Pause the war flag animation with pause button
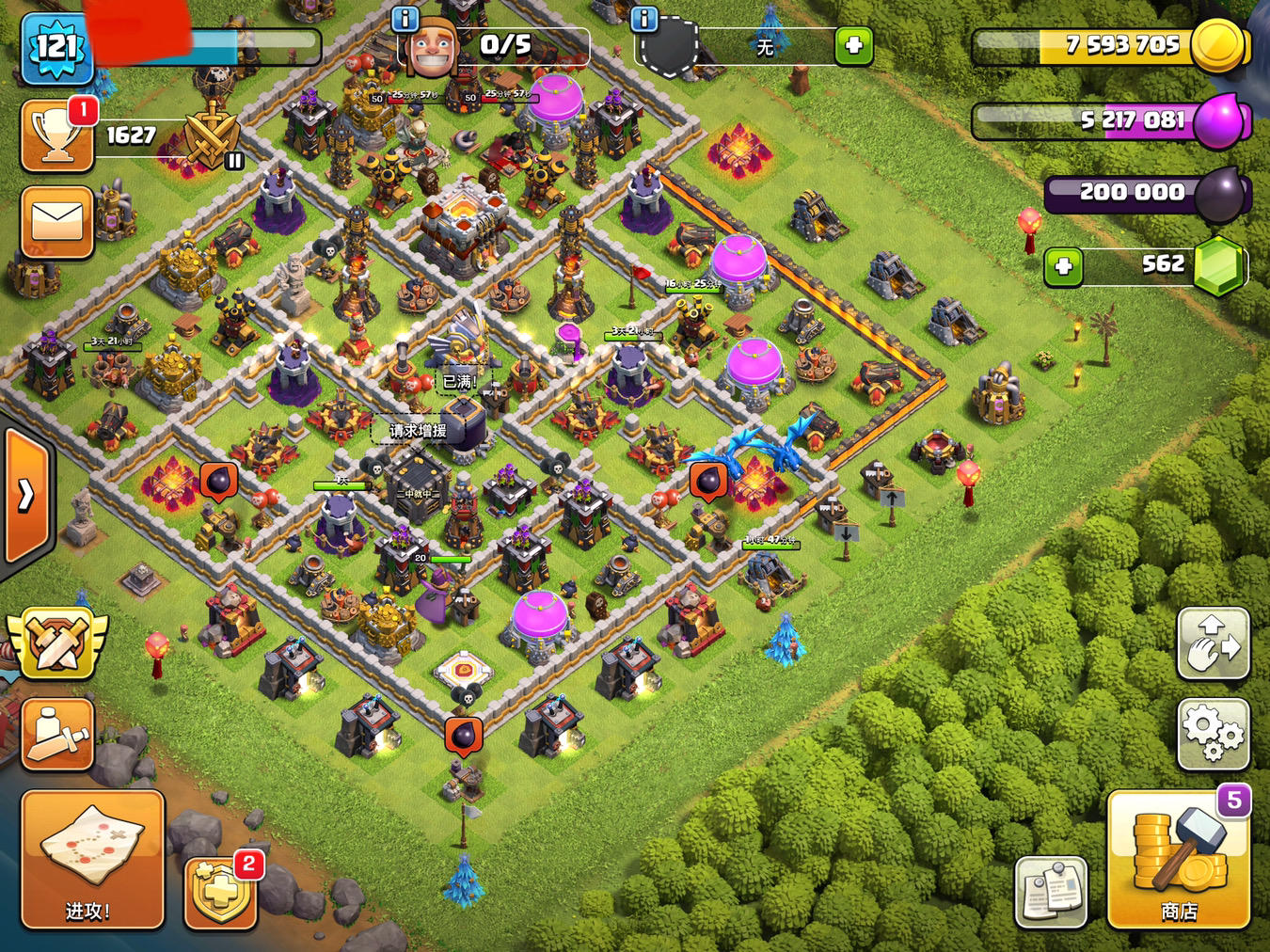 (x=233, y=163)
